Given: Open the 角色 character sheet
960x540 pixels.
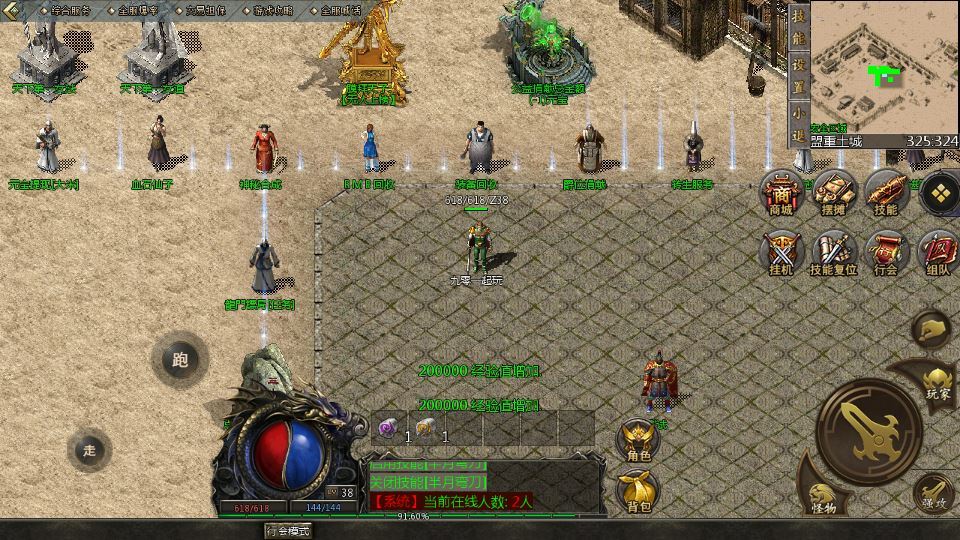Looking at the screenshot, I should point(637,440).
